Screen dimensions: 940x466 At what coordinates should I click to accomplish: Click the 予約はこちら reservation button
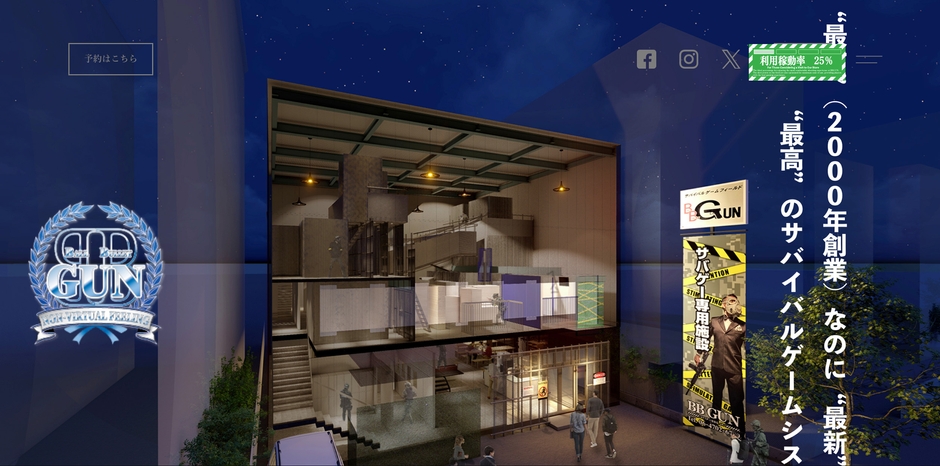click(110, 59)
